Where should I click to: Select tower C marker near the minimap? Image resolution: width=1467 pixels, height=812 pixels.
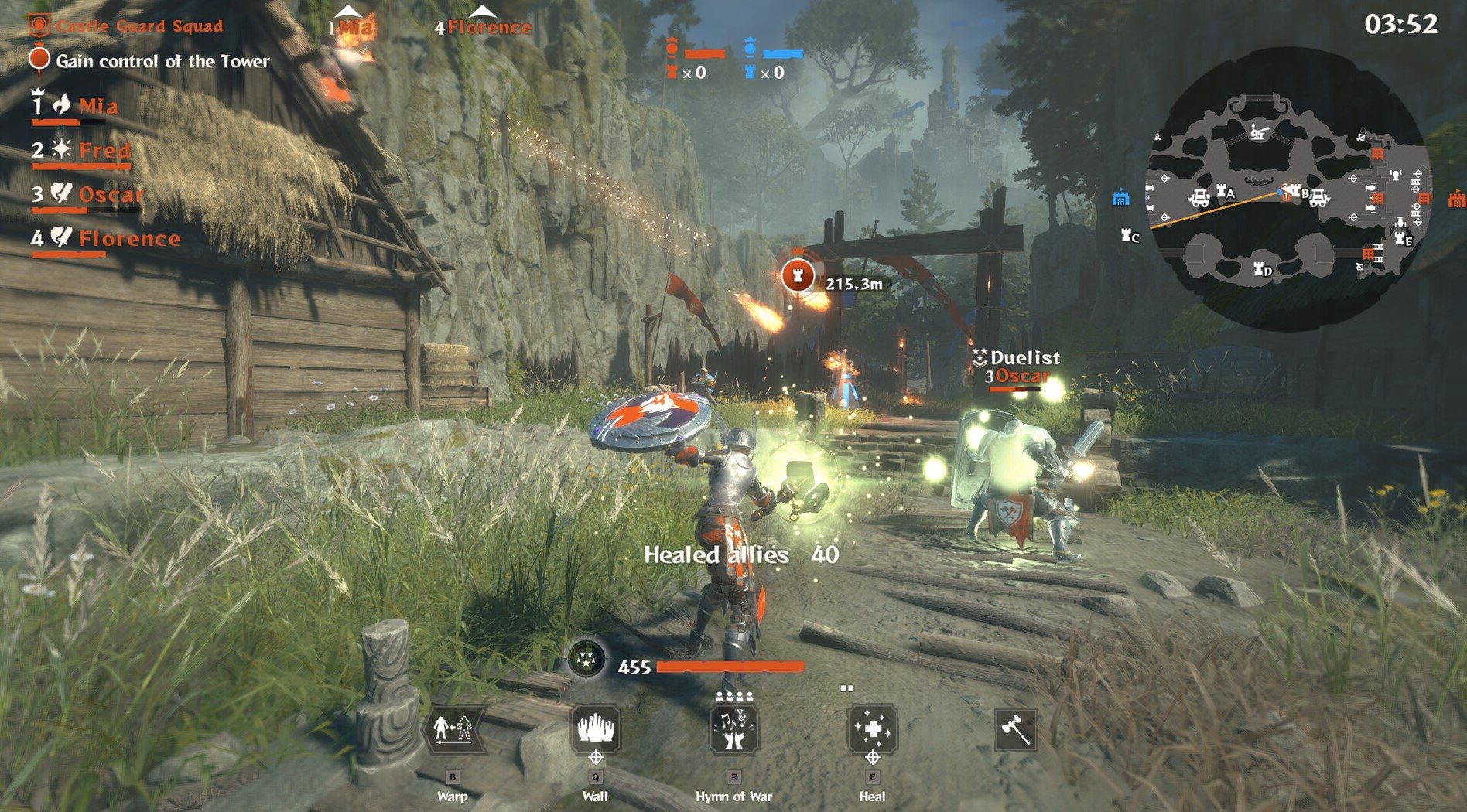pyautogui.click(x=1130, y=235)
